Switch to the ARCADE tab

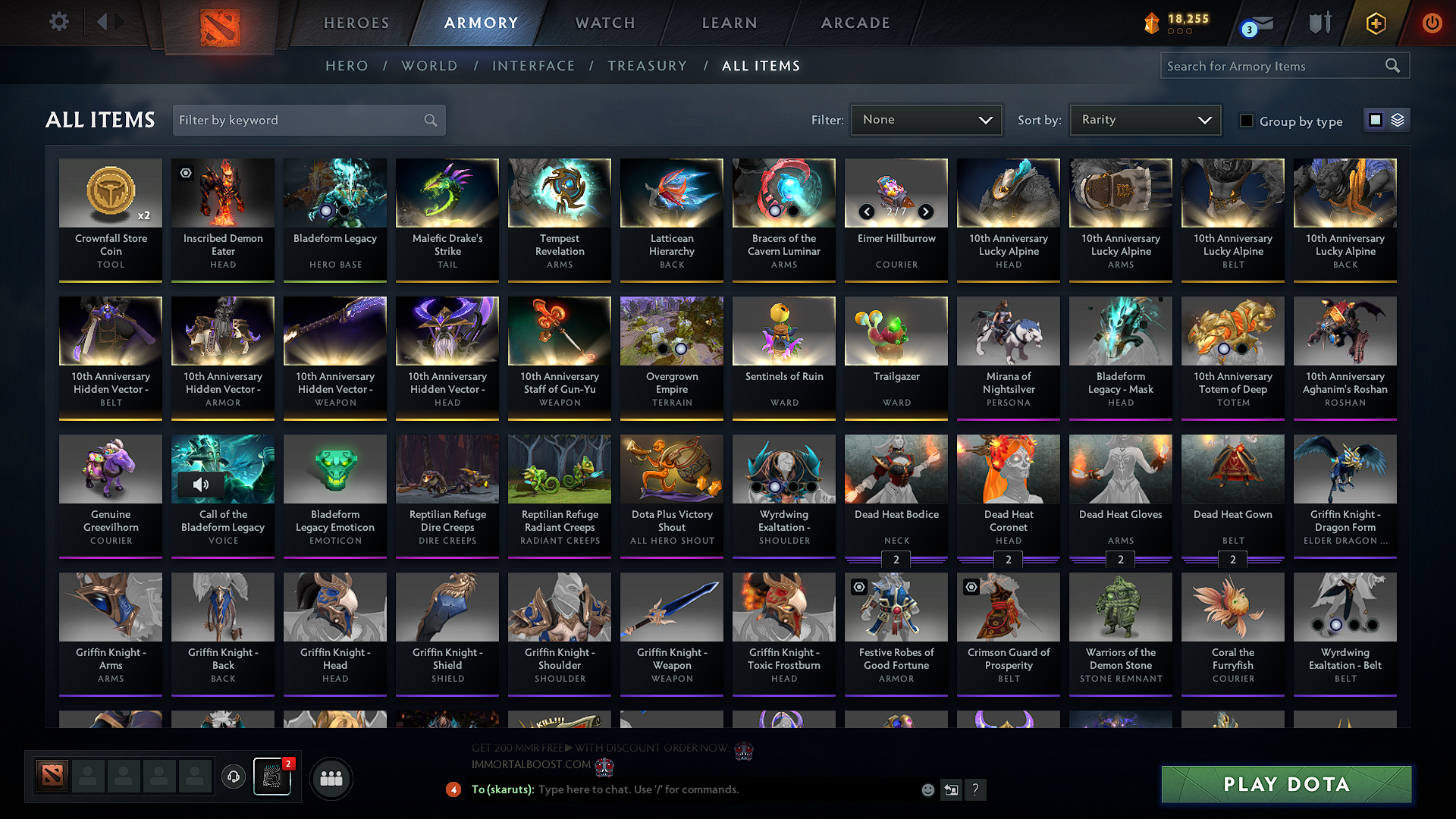855,23
